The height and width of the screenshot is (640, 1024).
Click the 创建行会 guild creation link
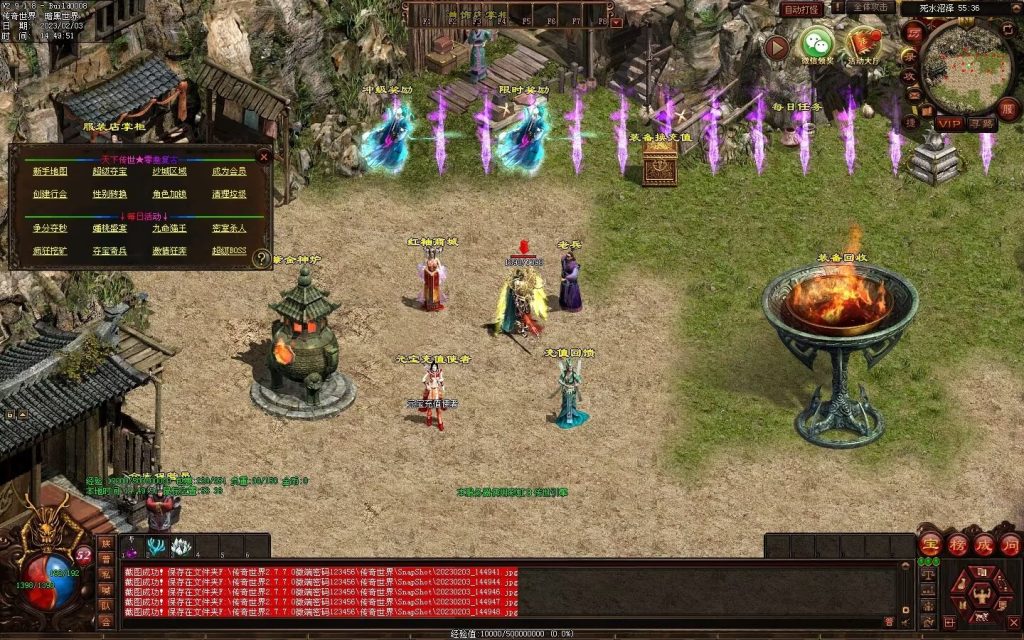pyautogui.click(x=50, y=194)
